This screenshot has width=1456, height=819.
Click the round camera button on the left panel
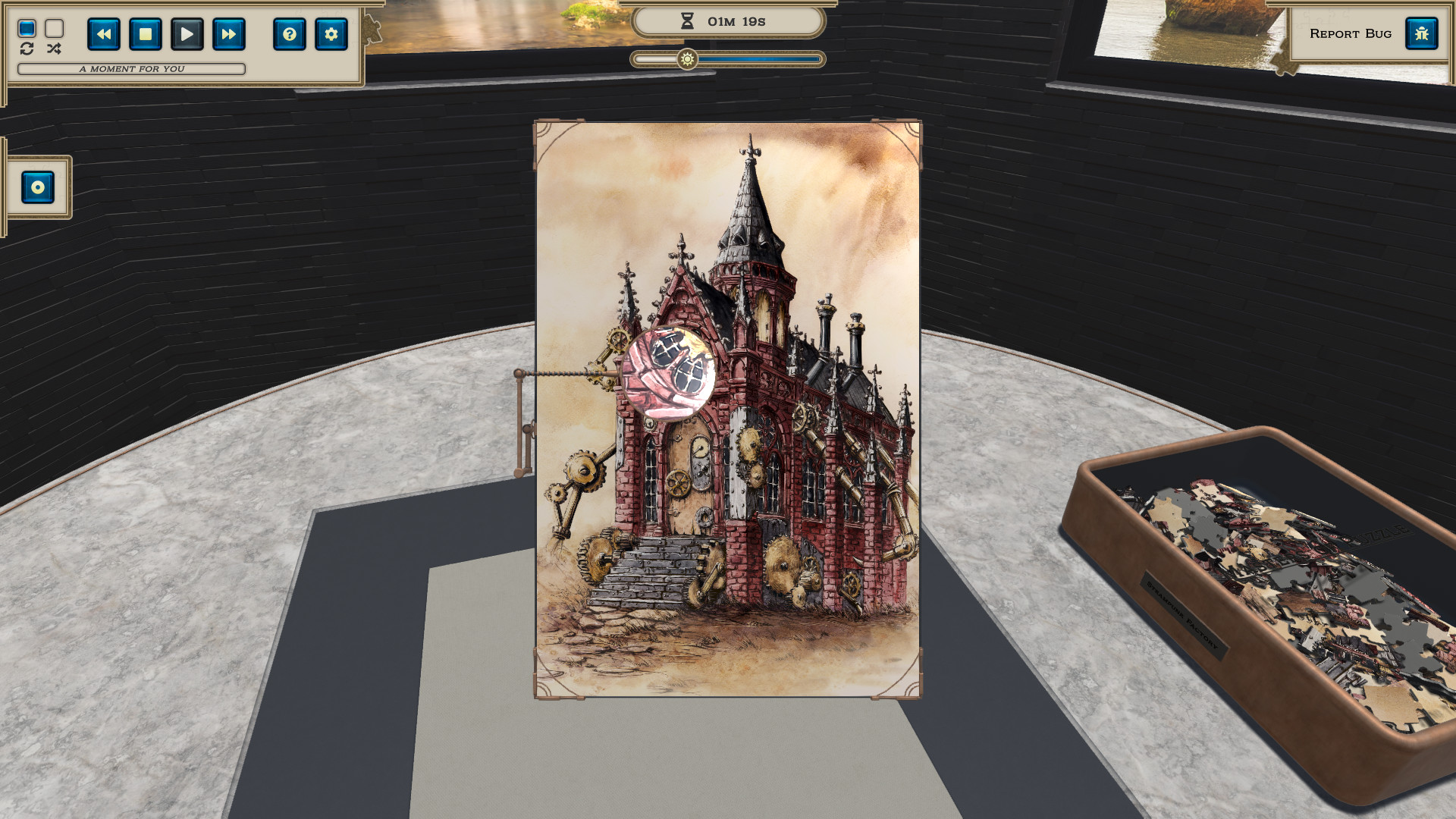click(36, 187)
